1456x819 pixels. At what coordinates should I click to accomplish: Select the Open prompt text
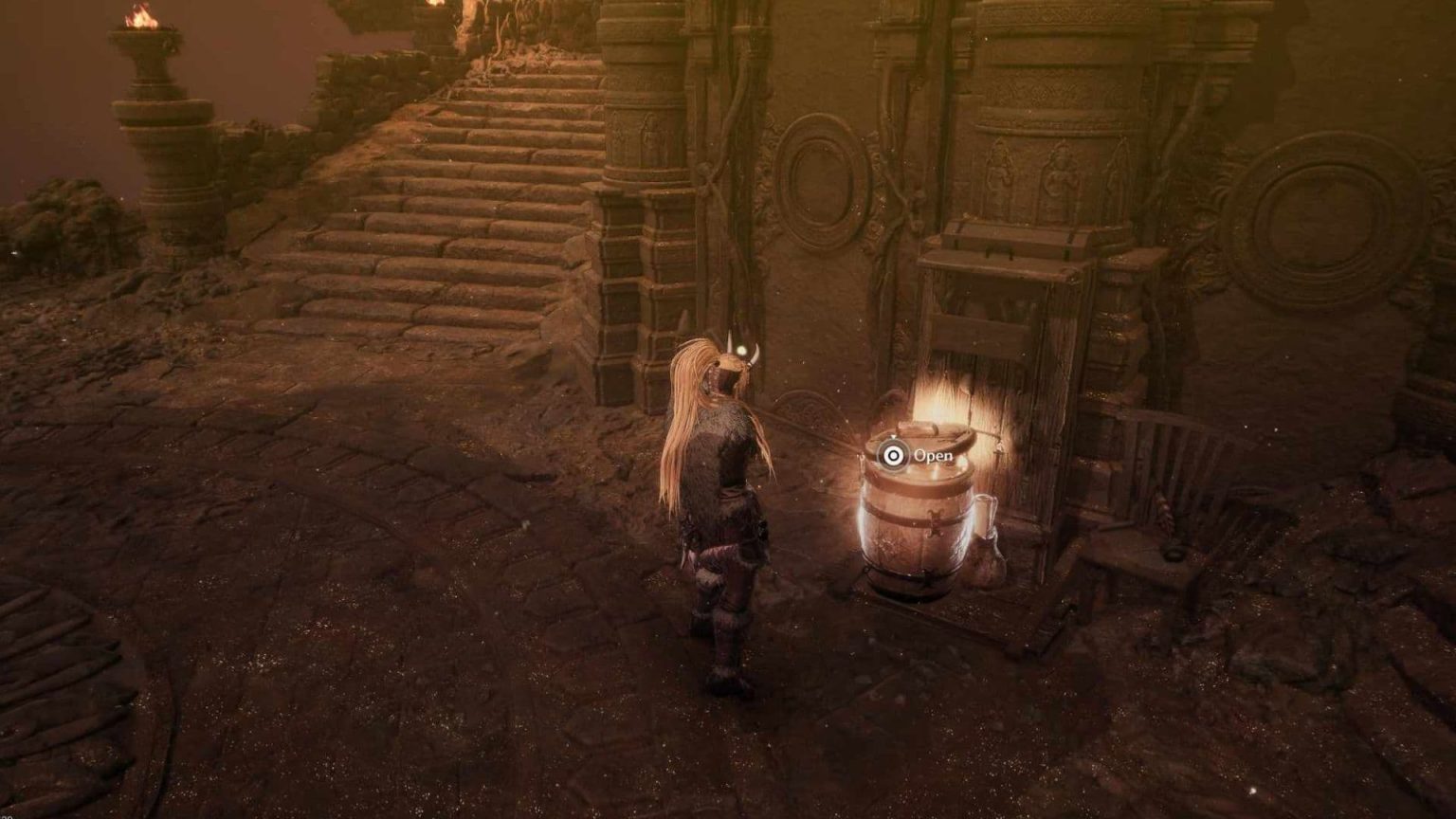tap(934, 456)
